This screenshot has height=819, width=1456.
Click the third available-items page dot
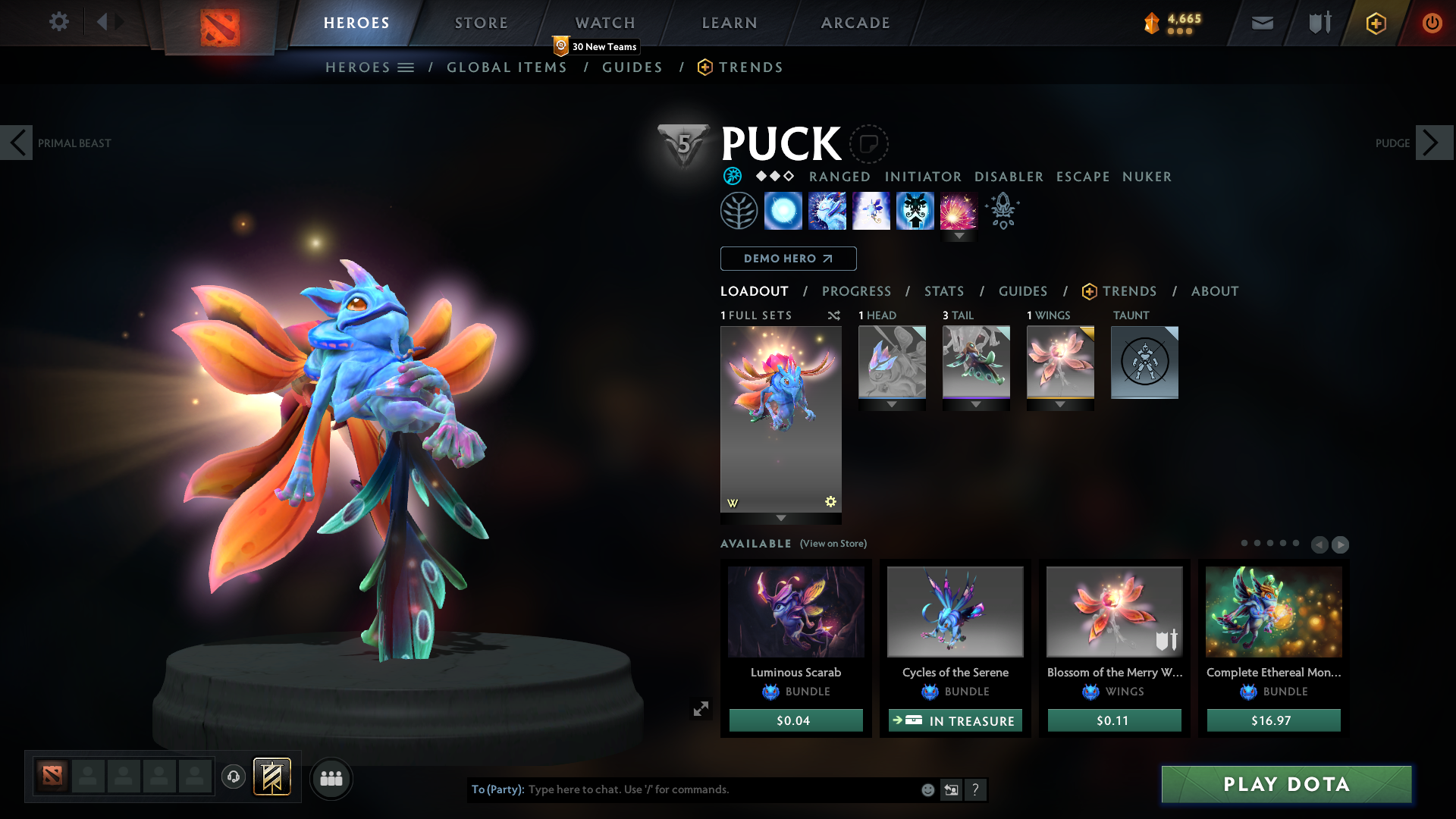[x=1270, y=544]
